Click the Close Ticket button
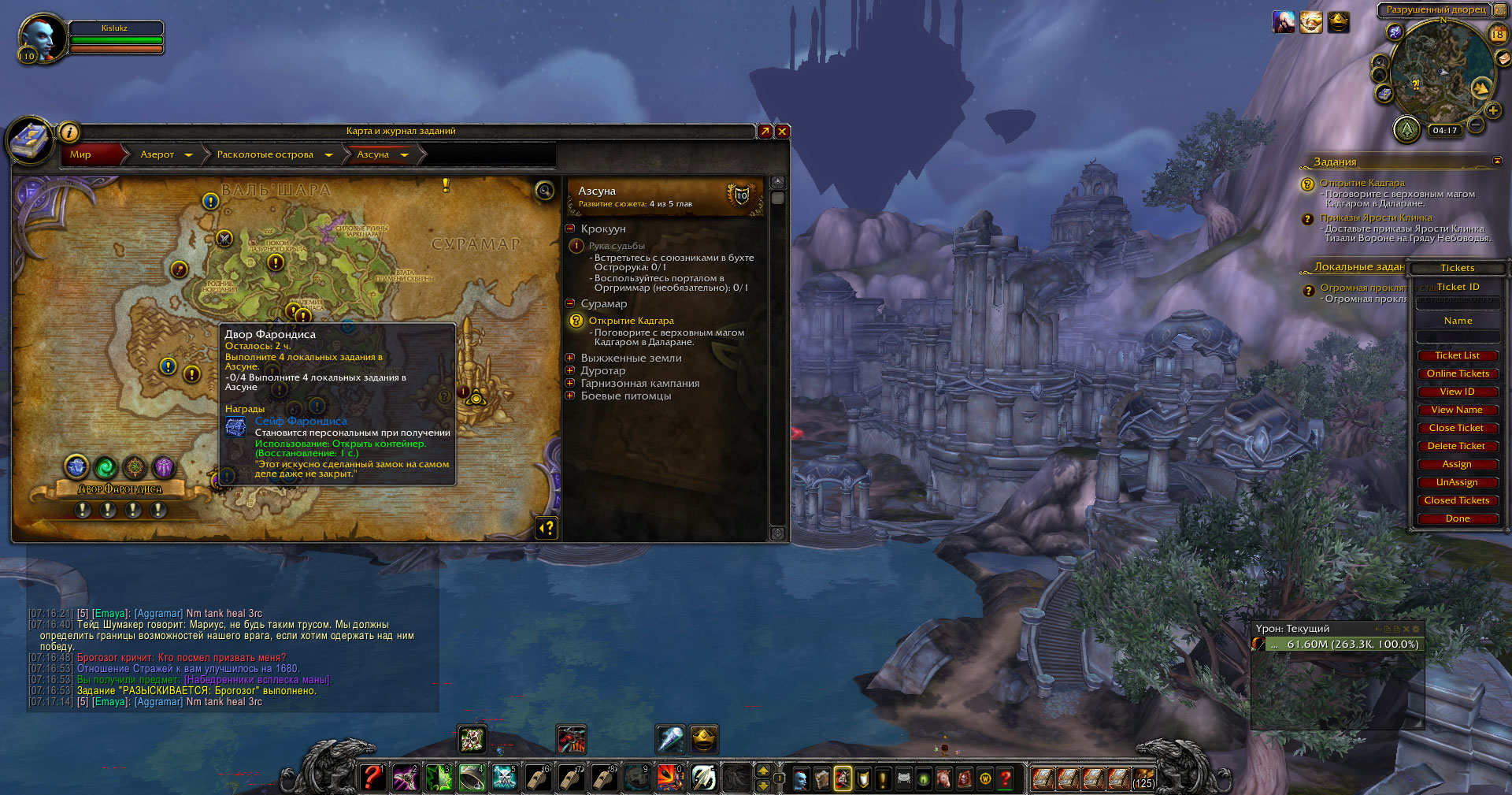The width and height of the screenshot is (1512, 795). click(x=1457, y=428)
